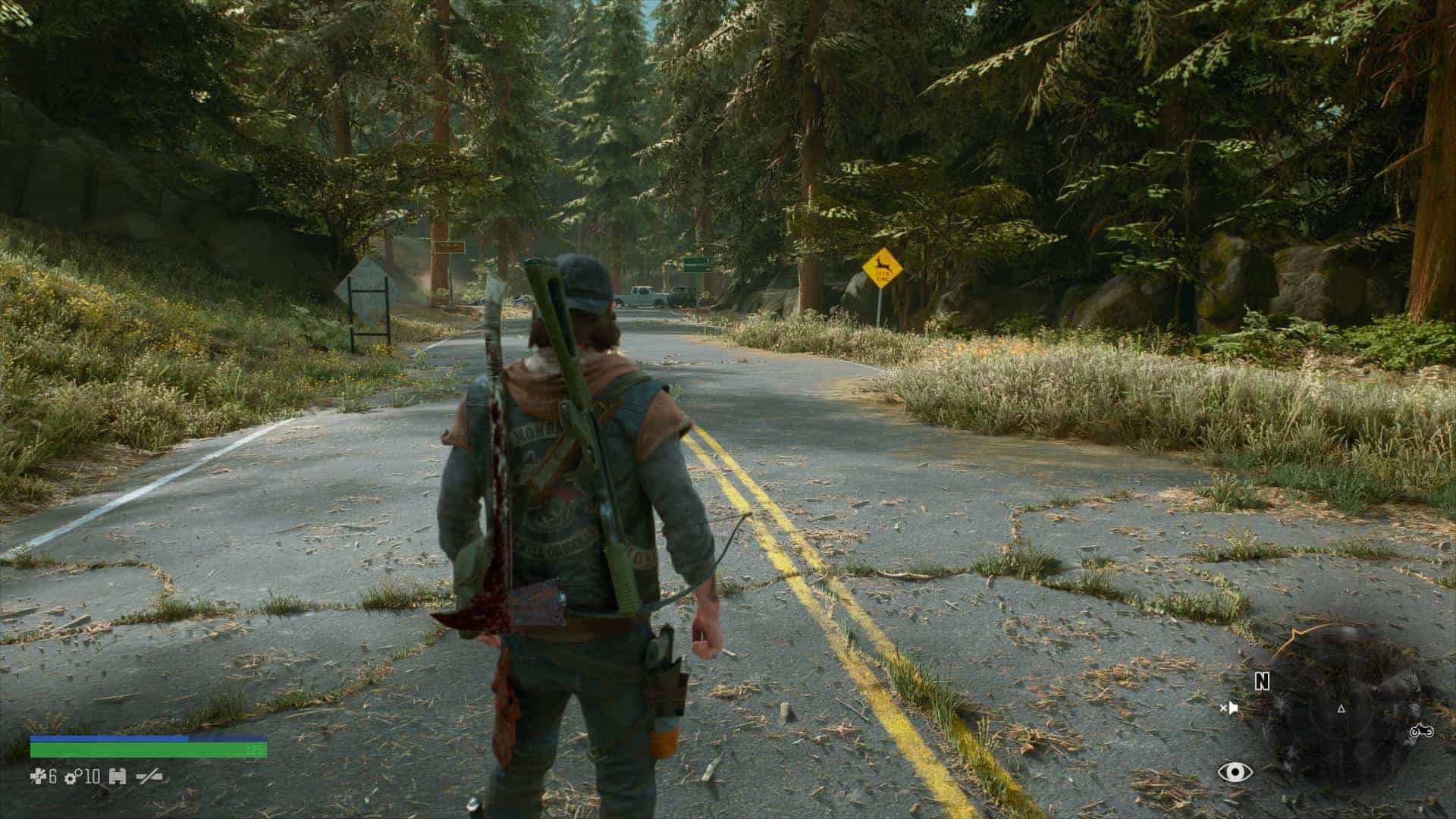This screenshot has height=819, width=1456.
Task: Select the eye visibility indicator icon
Action: click(1235, 772)
